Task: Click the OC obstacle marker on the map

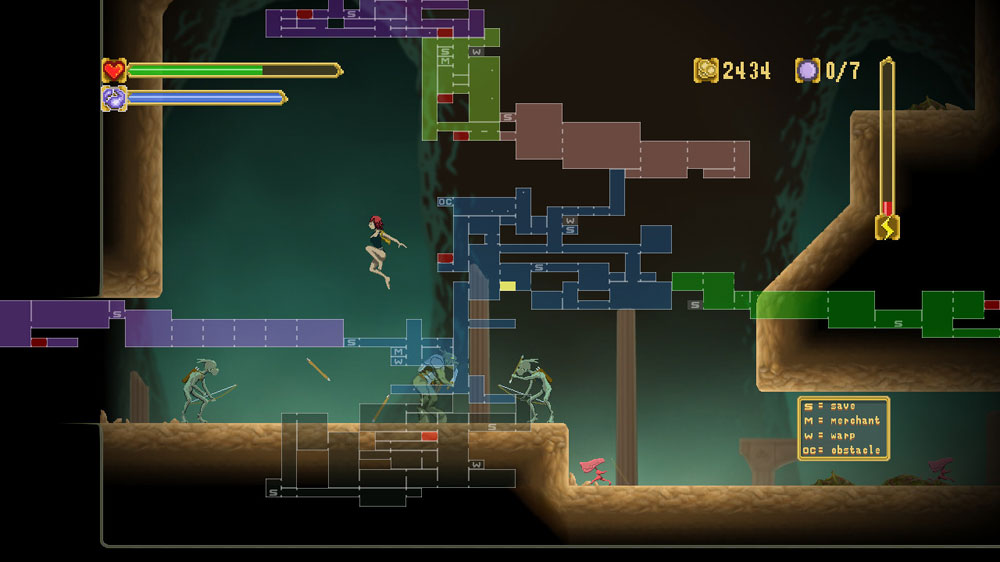Action: 445,202
